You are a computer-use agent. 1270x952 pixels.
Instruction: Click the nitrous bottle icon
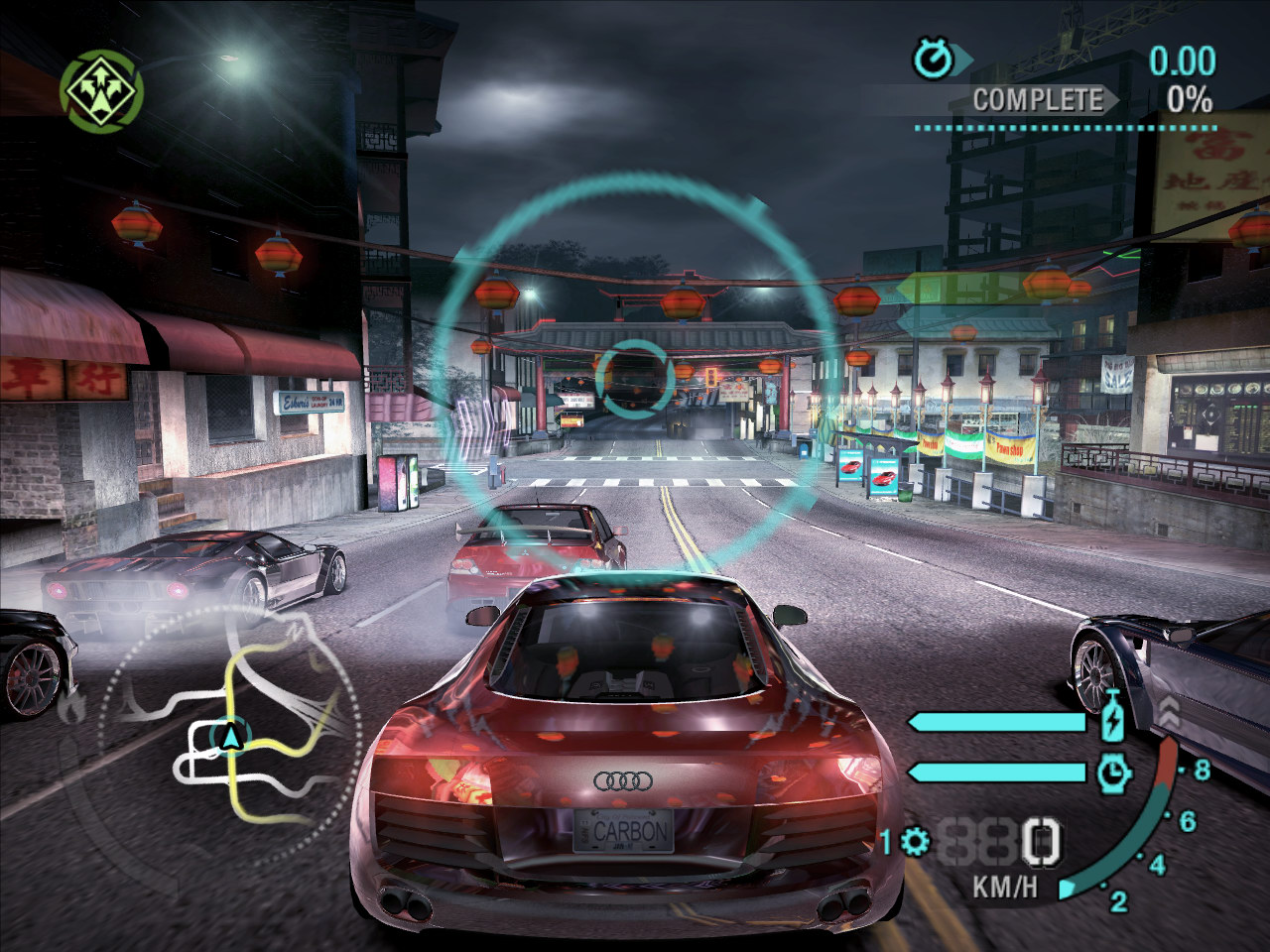(1113, 716)
